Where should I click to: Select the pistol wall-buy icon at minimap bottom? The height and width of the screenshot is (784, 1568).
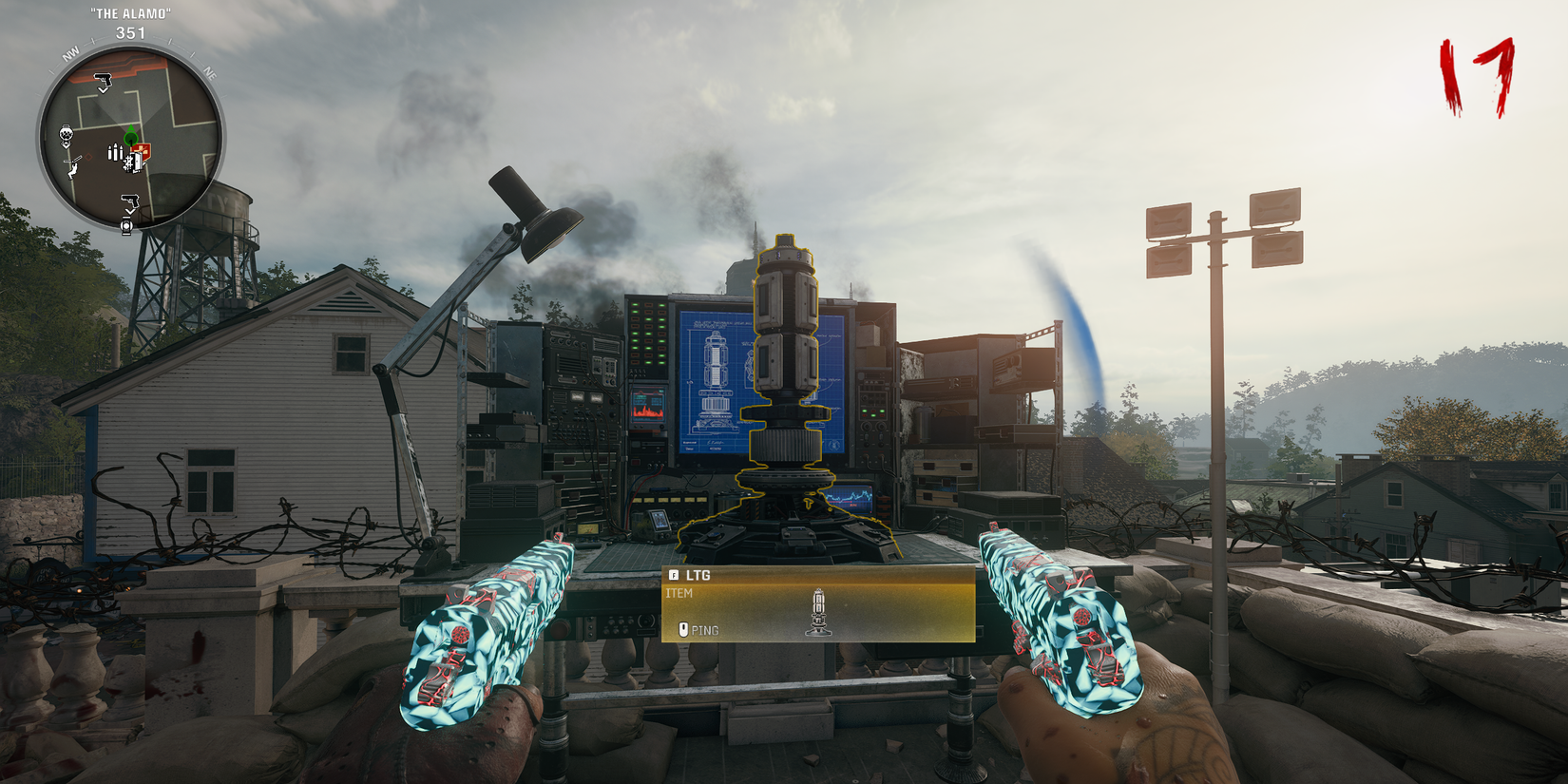point(130,201)
